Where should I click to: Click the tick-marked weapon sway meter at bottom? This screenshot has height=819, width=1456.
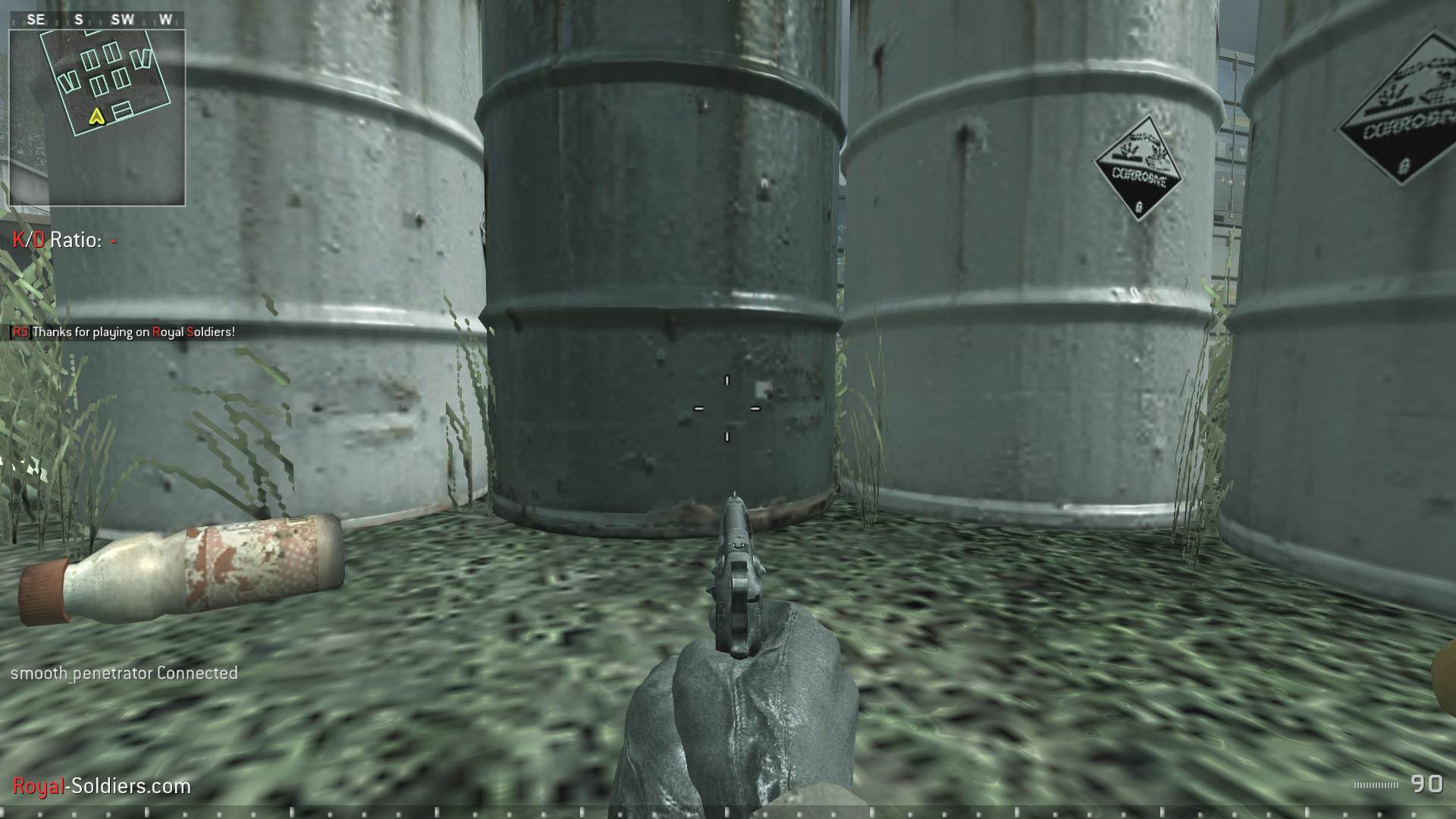pyautogui.click(x=728, y=811)
